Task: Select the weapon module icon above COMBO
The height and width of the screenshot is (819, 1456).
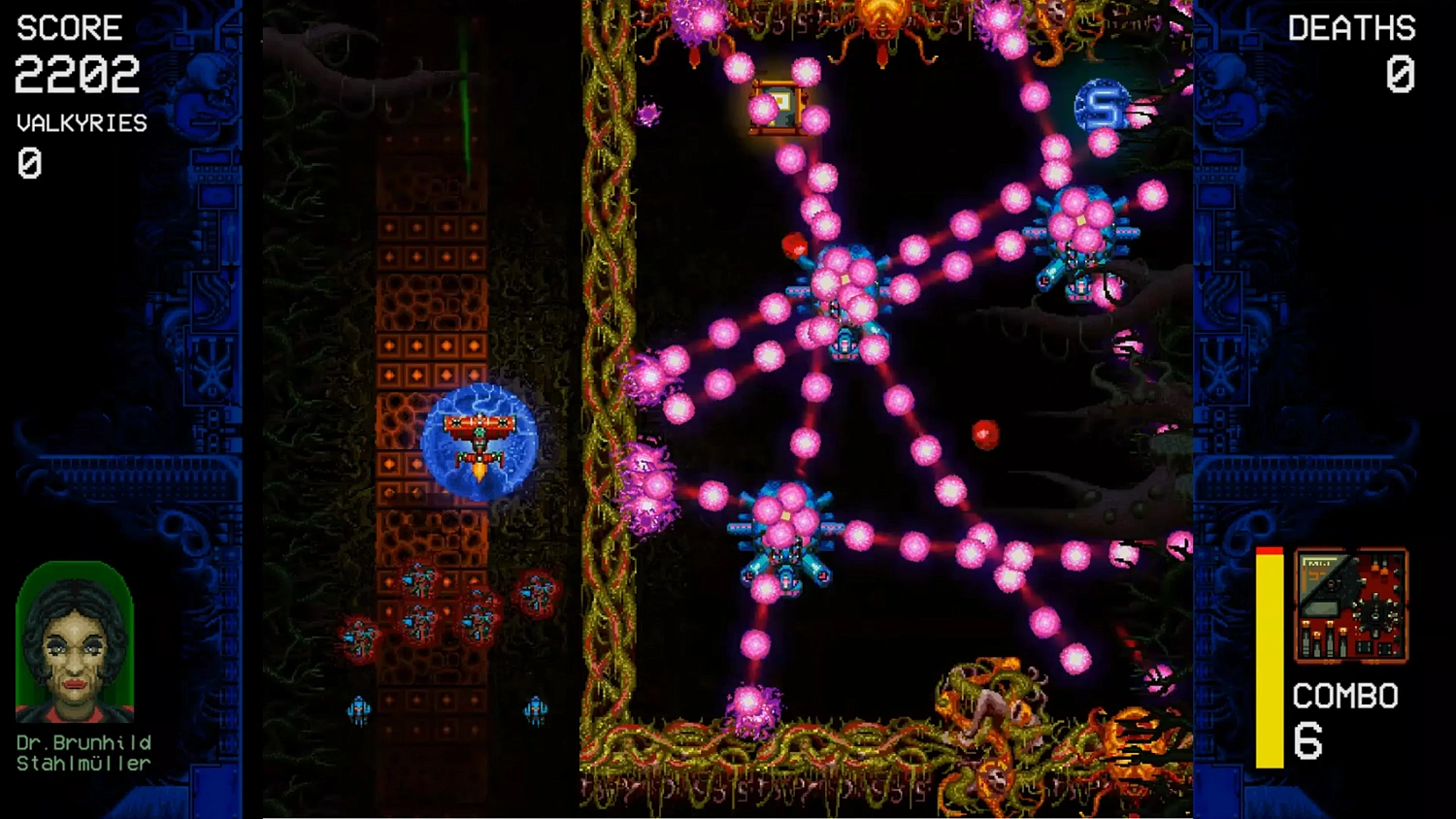Action: [1349, 606]
